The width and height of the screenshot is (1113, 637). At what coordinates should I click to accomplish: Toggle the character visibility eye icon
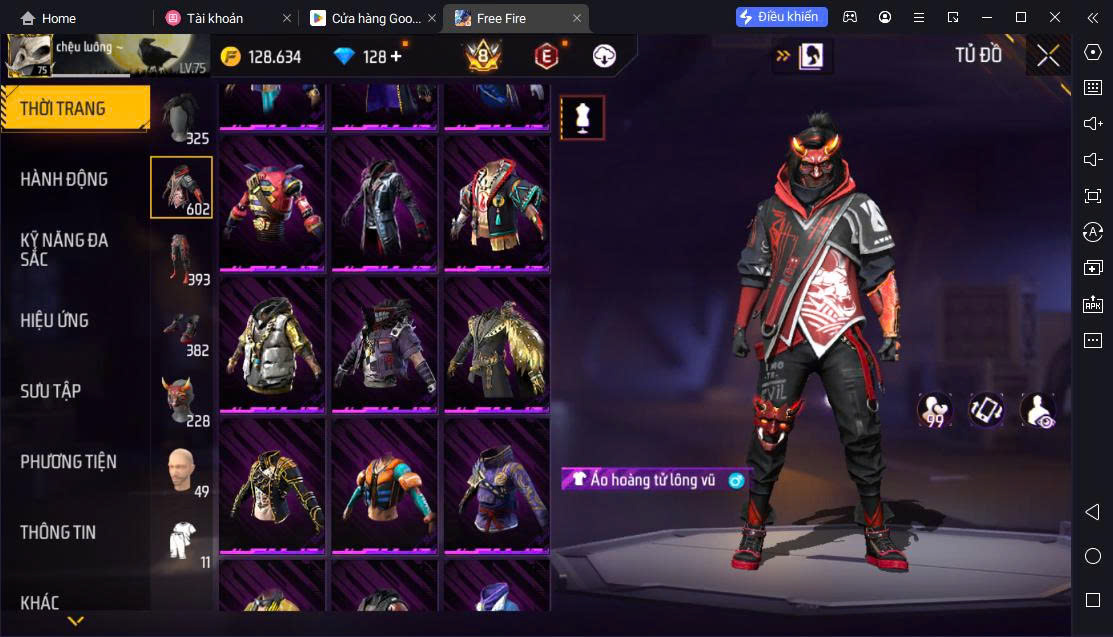1038,410
